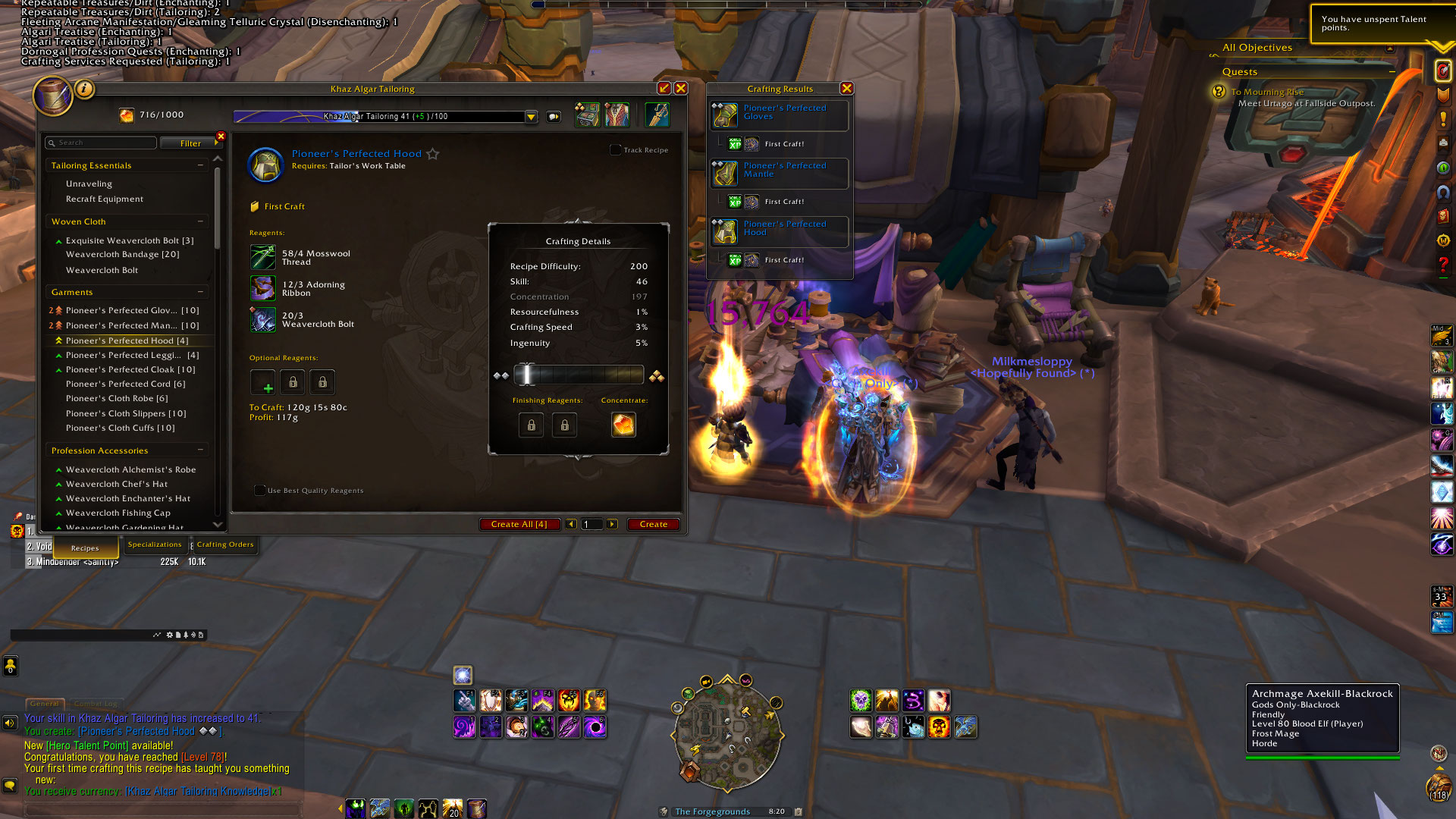Enable Use Best Quality Reagents
Image resolution: width=1456 pixels, height=819 pixels.
click(x=260, y=491)
